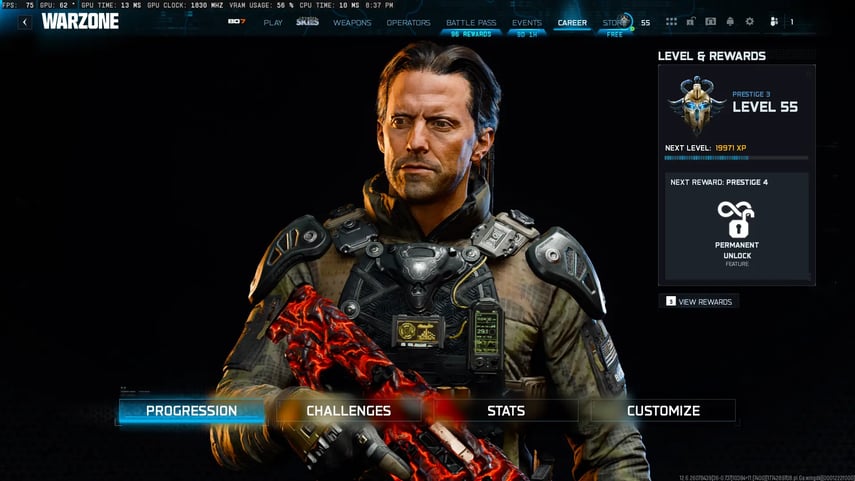Show the Stats section

tap(506, 410)
